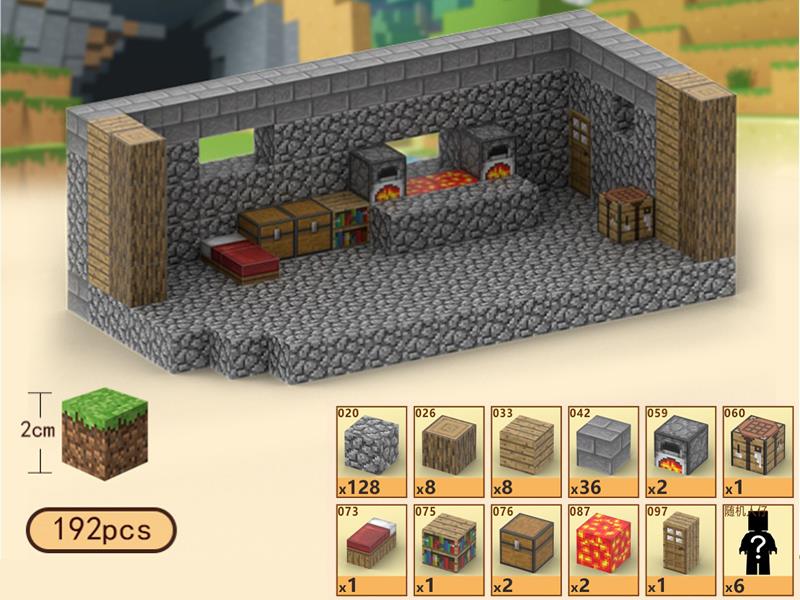Pick the chest tile 076
The width and height of the screenshot is (800, 600).
point(524,549)
